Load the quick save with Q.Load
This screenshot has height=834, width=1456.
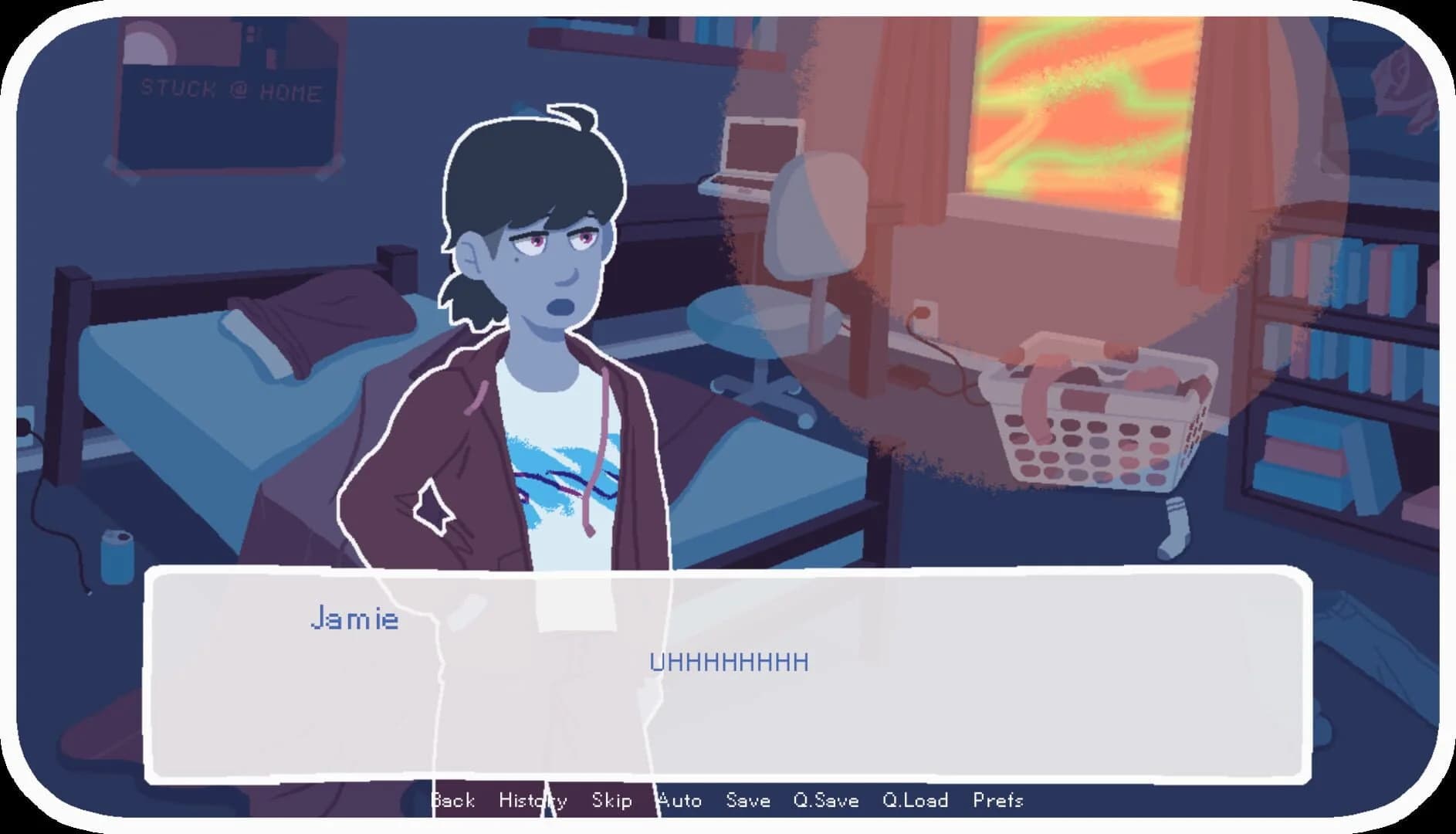[916, 801]
